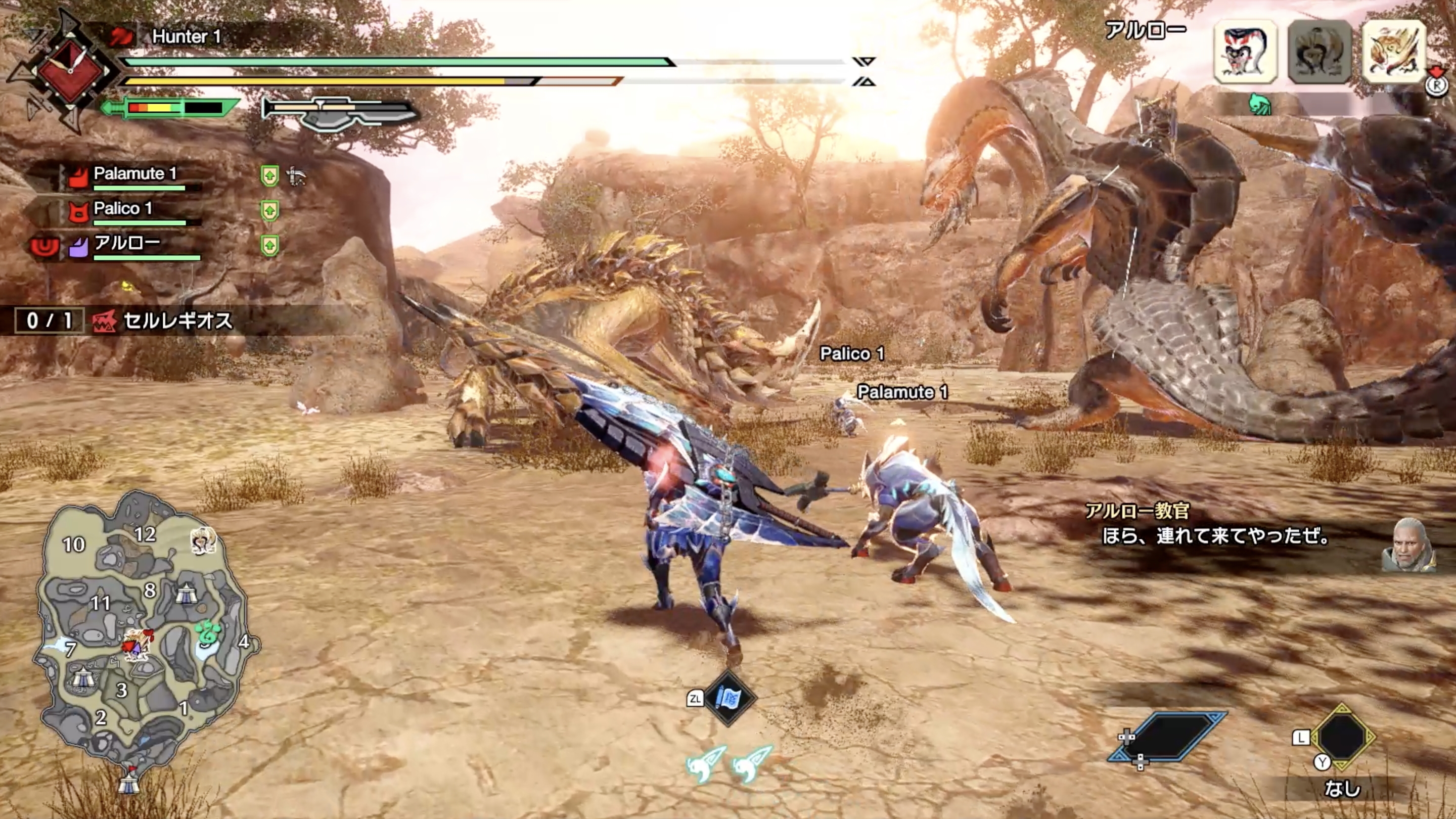Select the Palico 1 party entry
The image size is (1456, 819).
click(123, 209)
